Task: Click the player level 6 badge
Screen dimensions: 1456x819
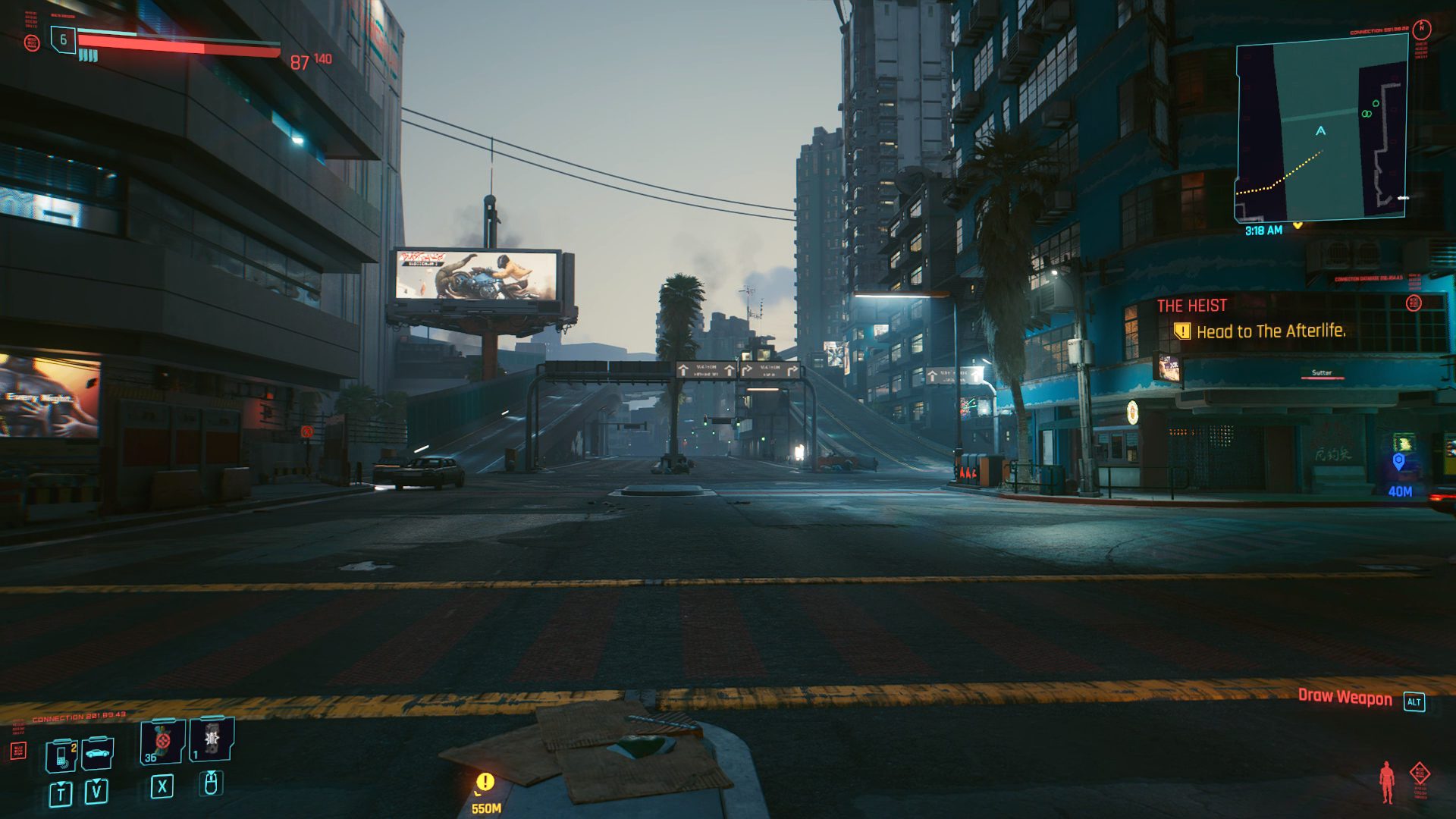Action: [x=63, y=39]
